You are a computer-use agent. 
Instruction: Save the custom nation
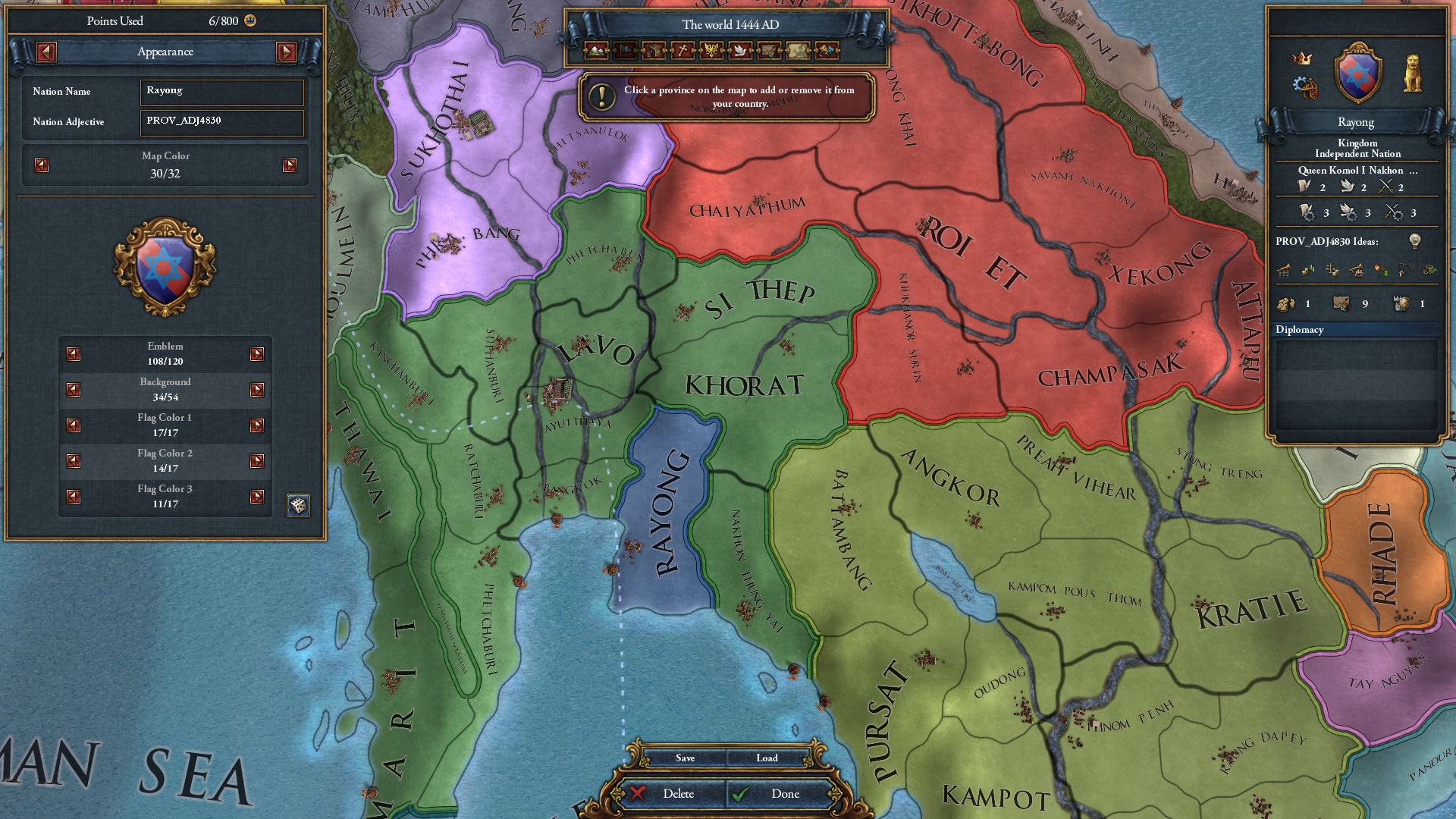pos(685,758)
